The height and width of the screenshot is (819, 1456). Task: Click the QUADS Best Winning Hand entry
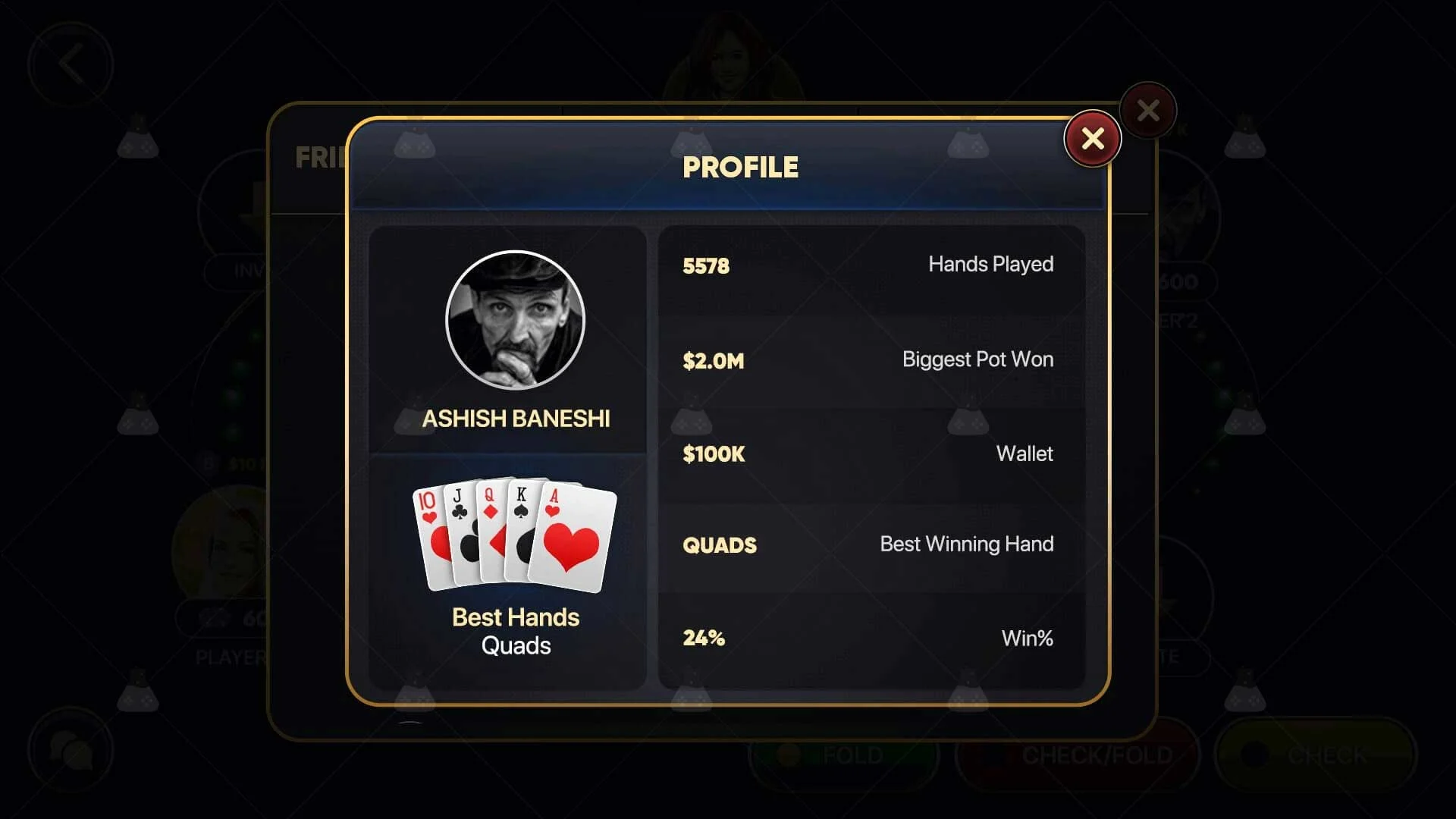pyautogui.click(x=868, y=544)
